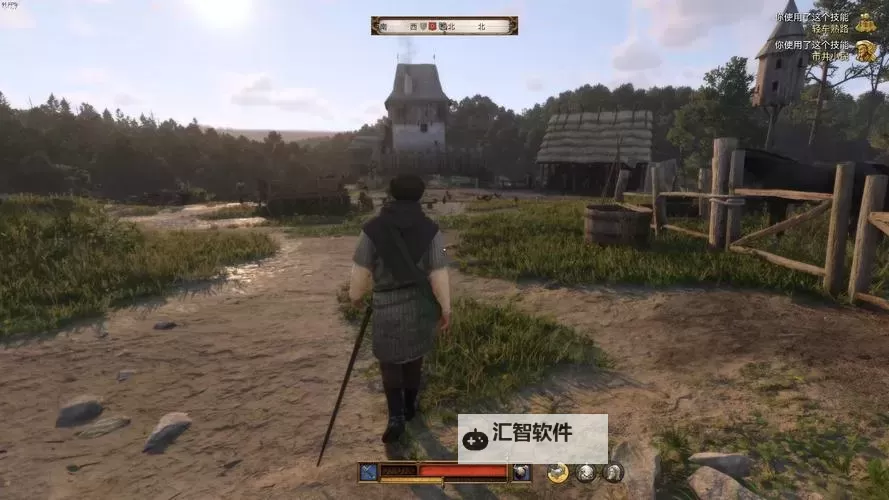Viewport: 889px width, 500px height.
Task: Select the blue weapon slot beside the health bar
Action: click(369, 472)
